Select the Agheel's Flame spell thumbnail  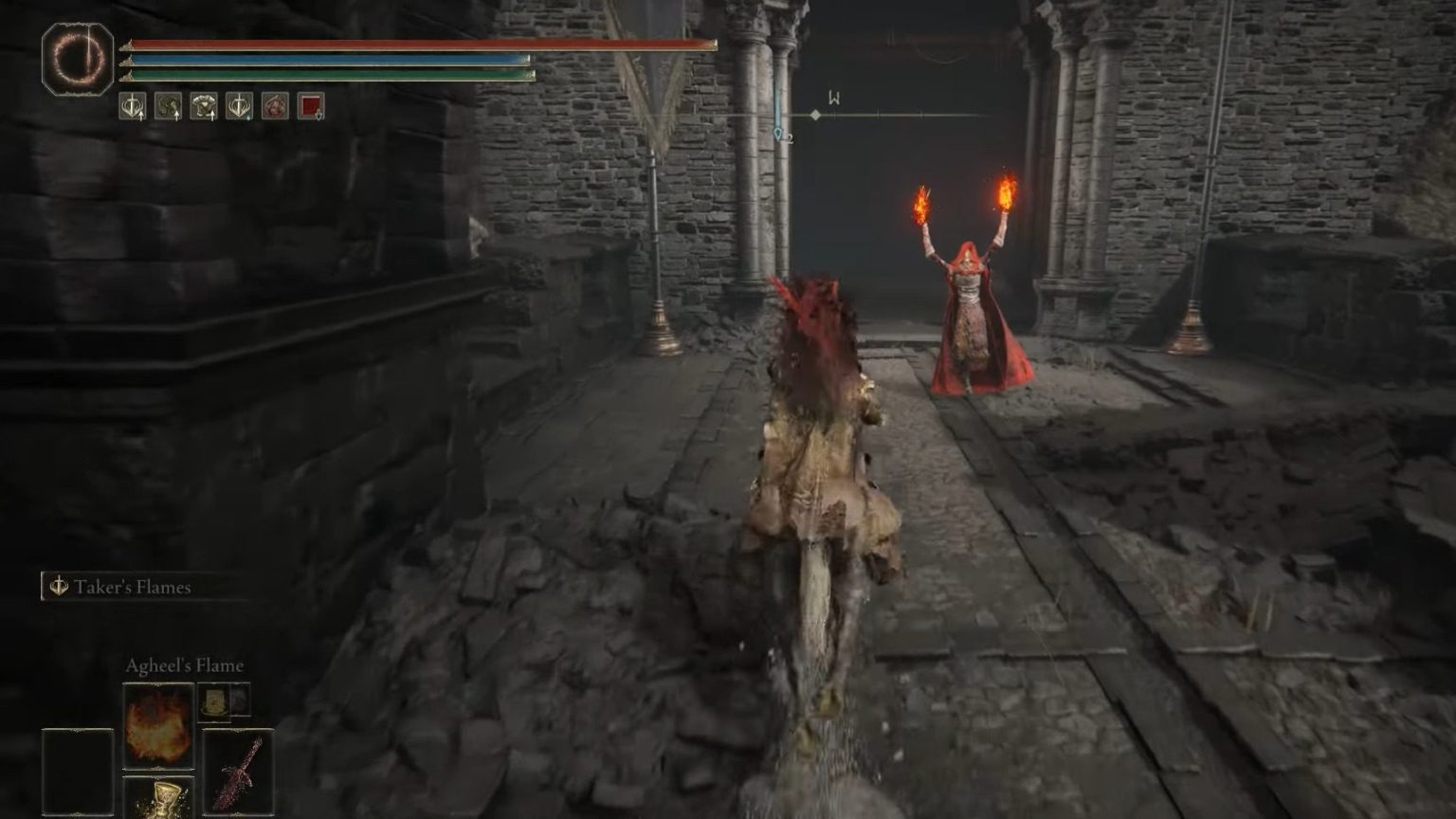[x=157, y=724]
